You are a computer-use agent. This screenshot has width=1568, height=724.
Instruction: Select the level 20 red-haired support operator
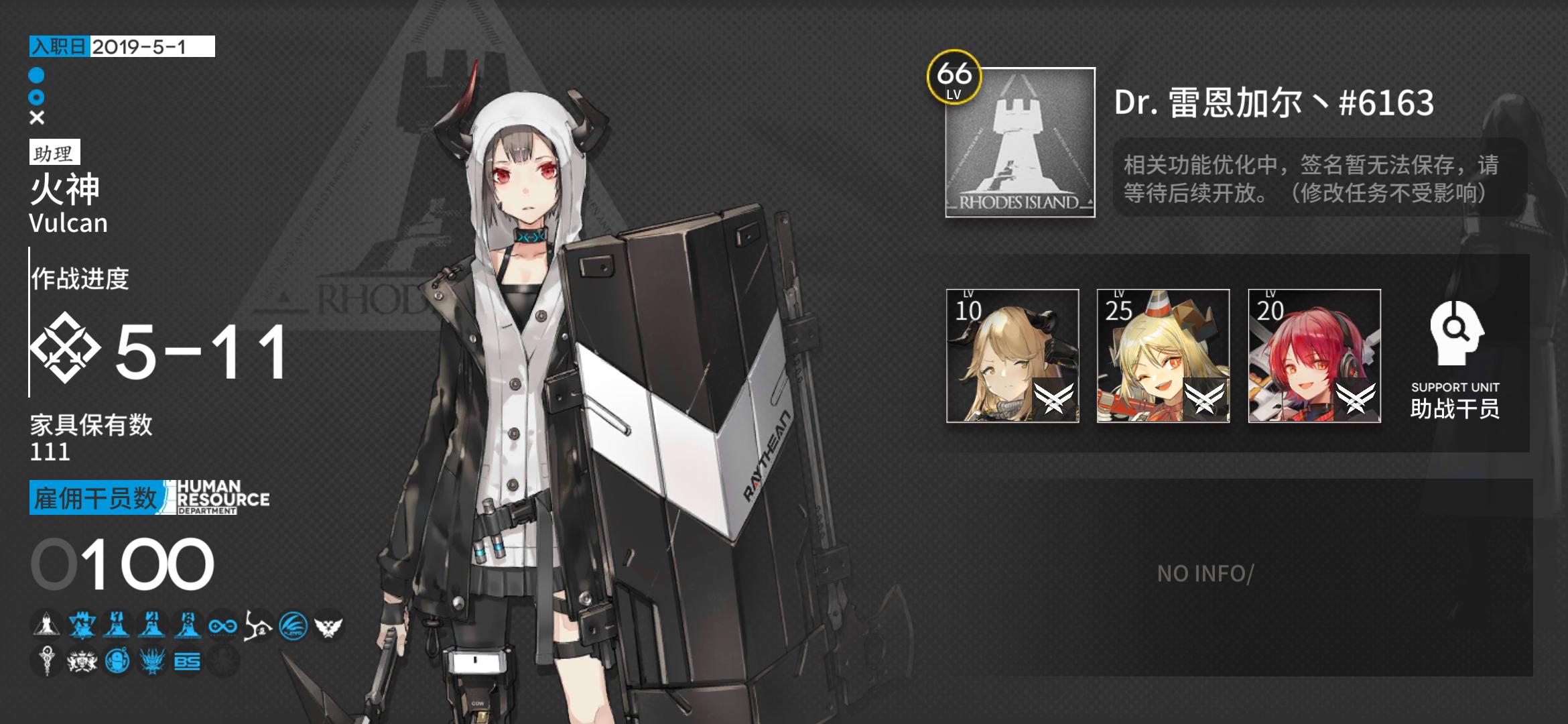pos(1314,356)
